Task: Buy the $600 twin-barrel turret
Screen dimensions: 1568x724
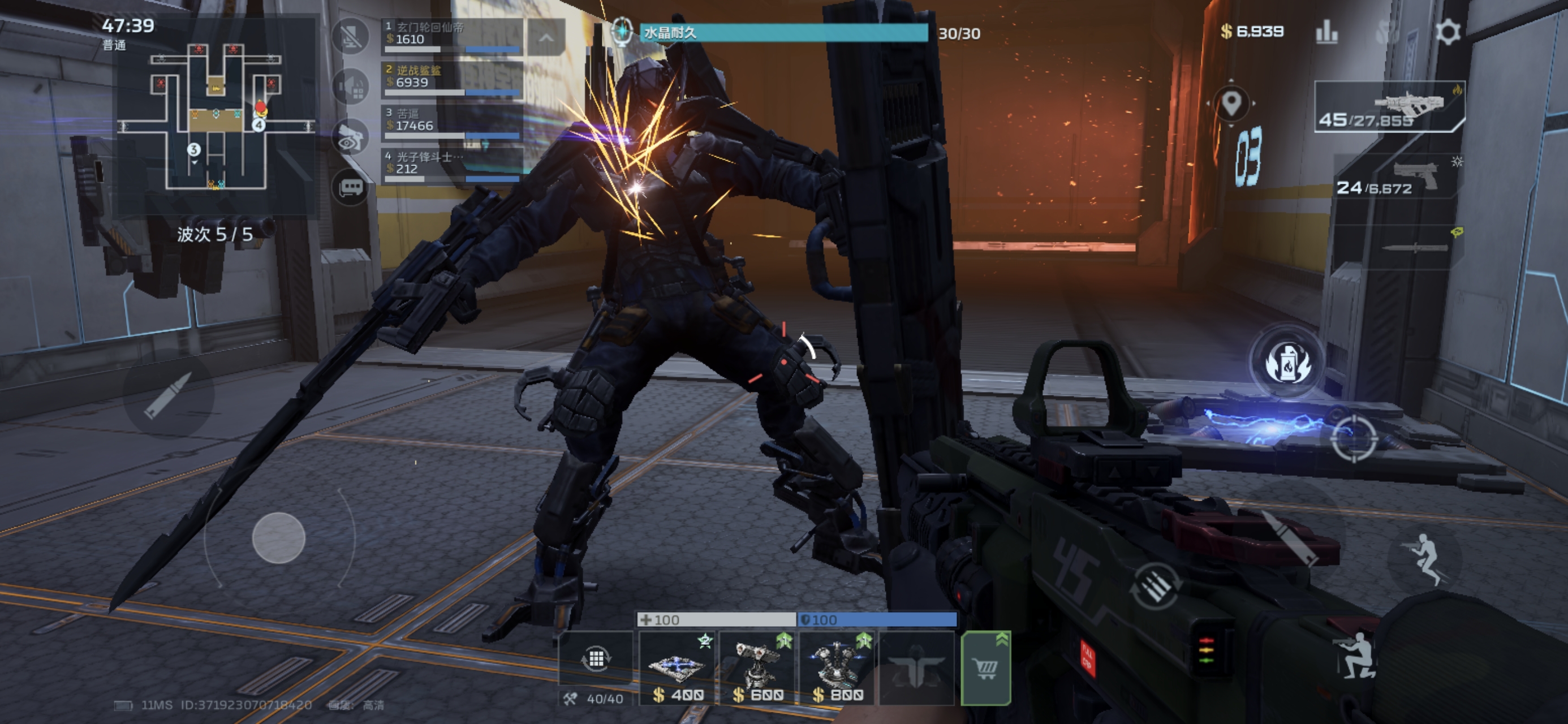Action: point(758,668)
